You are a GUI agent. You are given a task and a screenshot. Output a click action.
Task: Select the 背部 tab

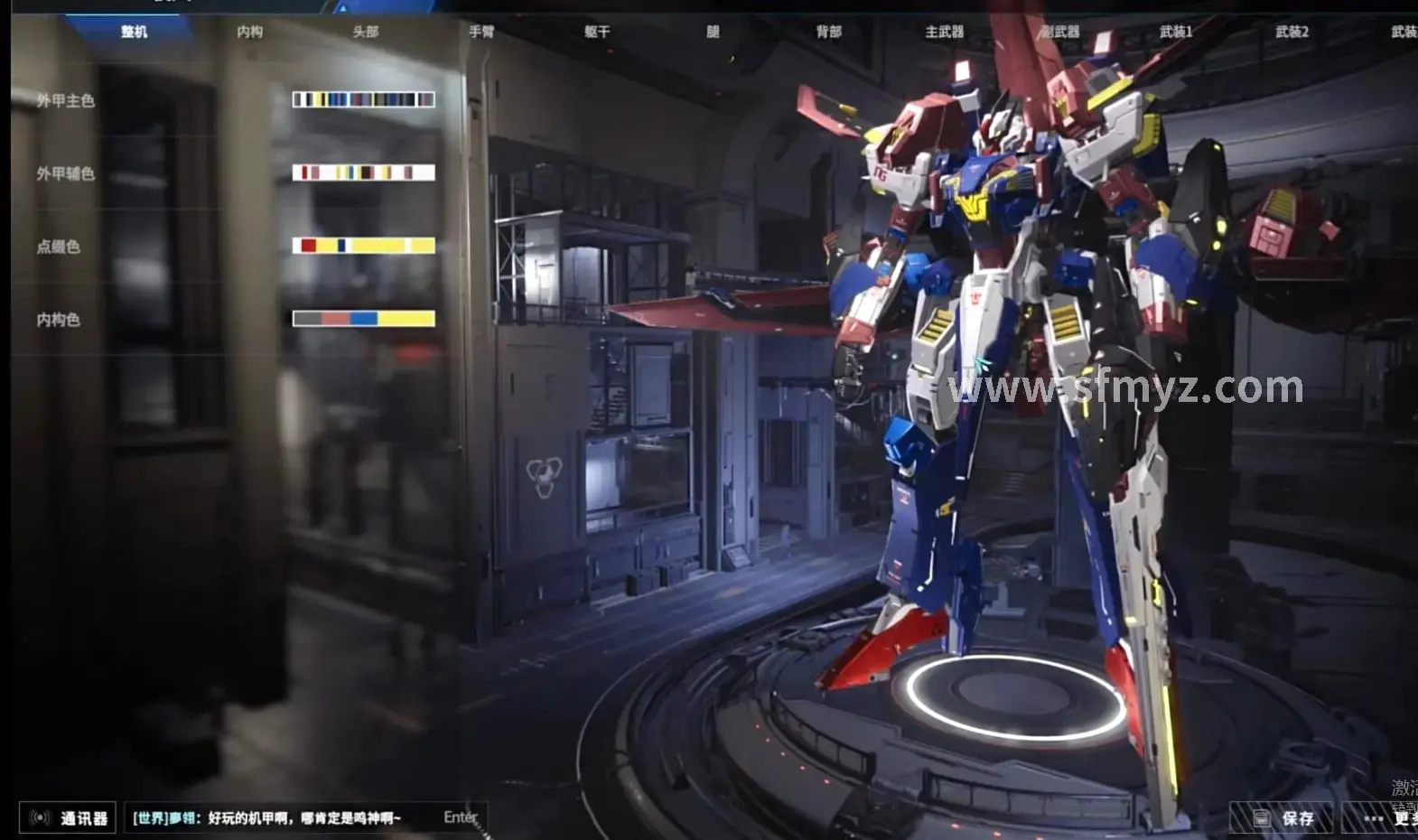pyautogui.click(x=828, y=32)
